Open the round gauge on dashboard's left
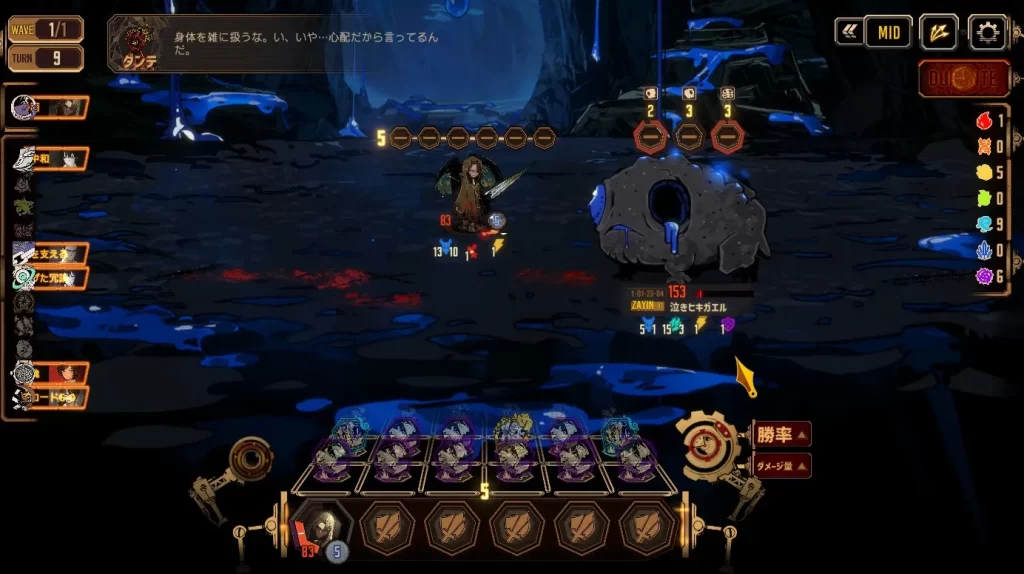Screen dimensions: 1024x574 click(x=249, y=460)
